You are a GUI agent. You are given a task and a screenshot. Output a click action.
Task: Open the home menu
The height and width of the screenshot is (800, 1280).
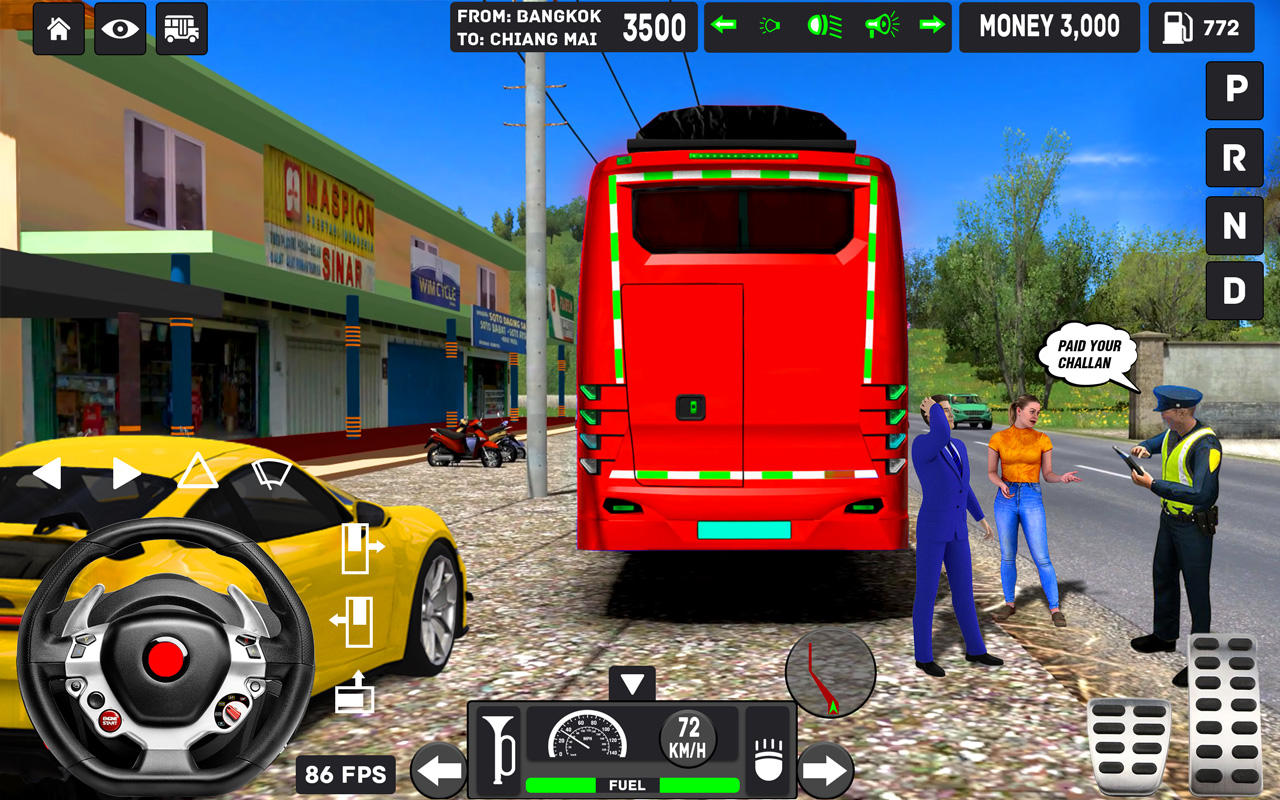coord(57,27)
